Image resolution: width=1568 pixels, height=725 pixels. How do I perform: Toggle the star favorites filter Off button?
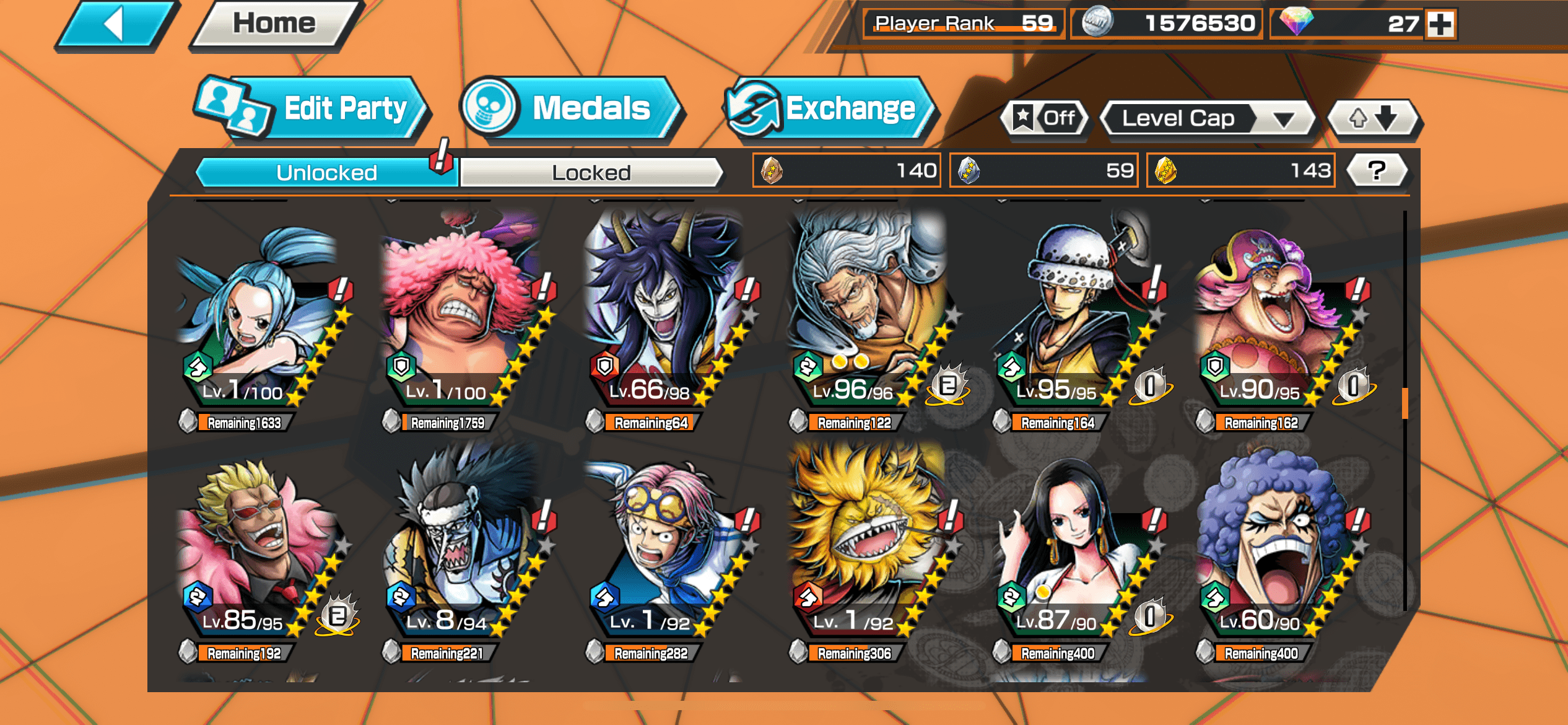coord(1045,118)
